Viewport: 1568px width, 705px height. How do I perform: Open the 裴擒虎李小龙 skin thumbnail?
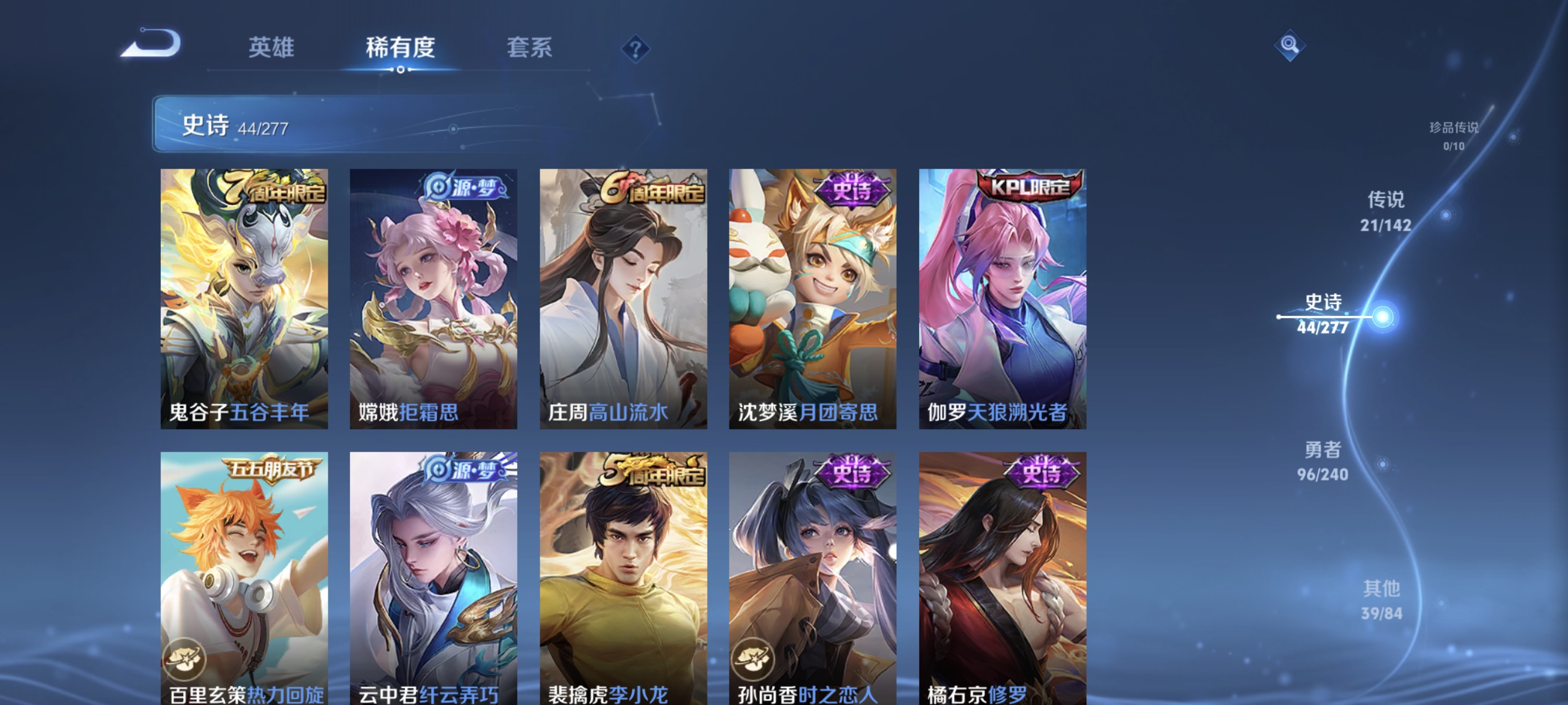pos(623,578)
